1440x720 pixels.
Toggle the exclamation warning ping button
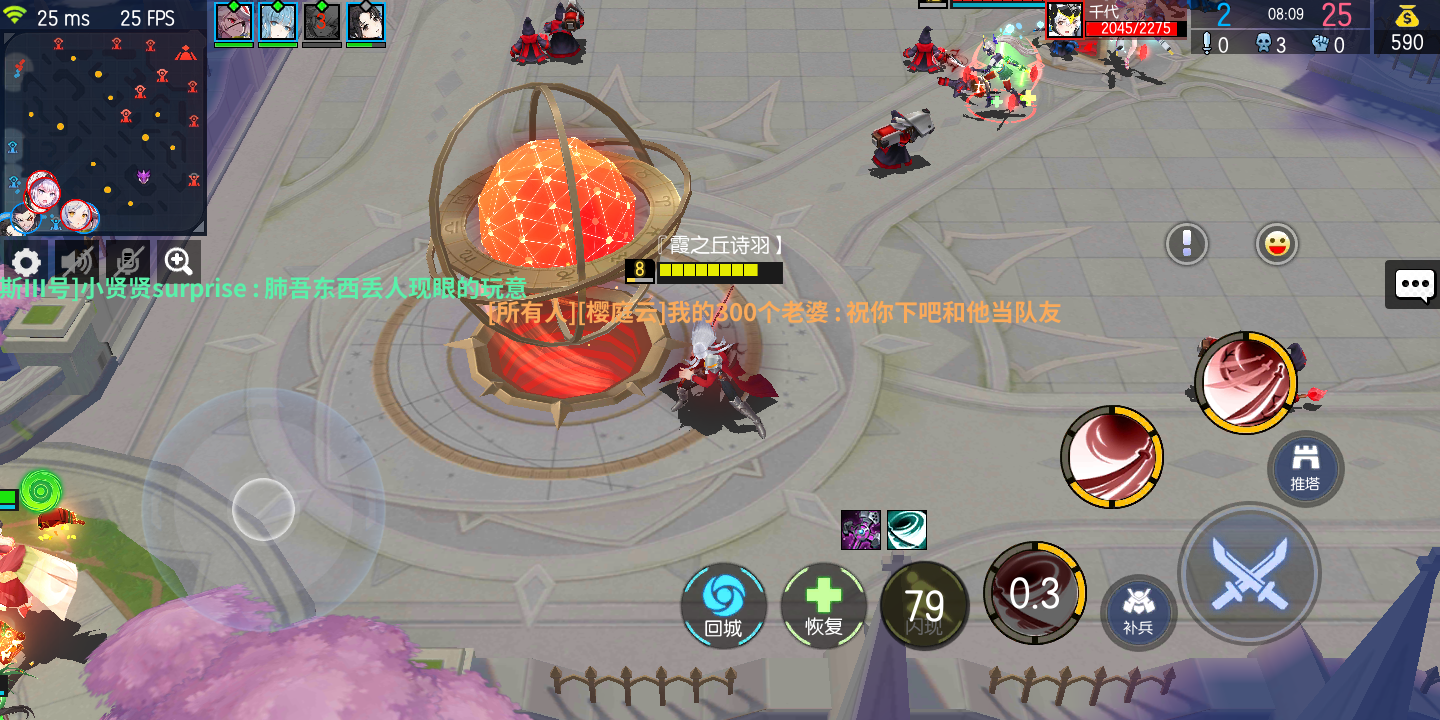[x=1186, y=244]
